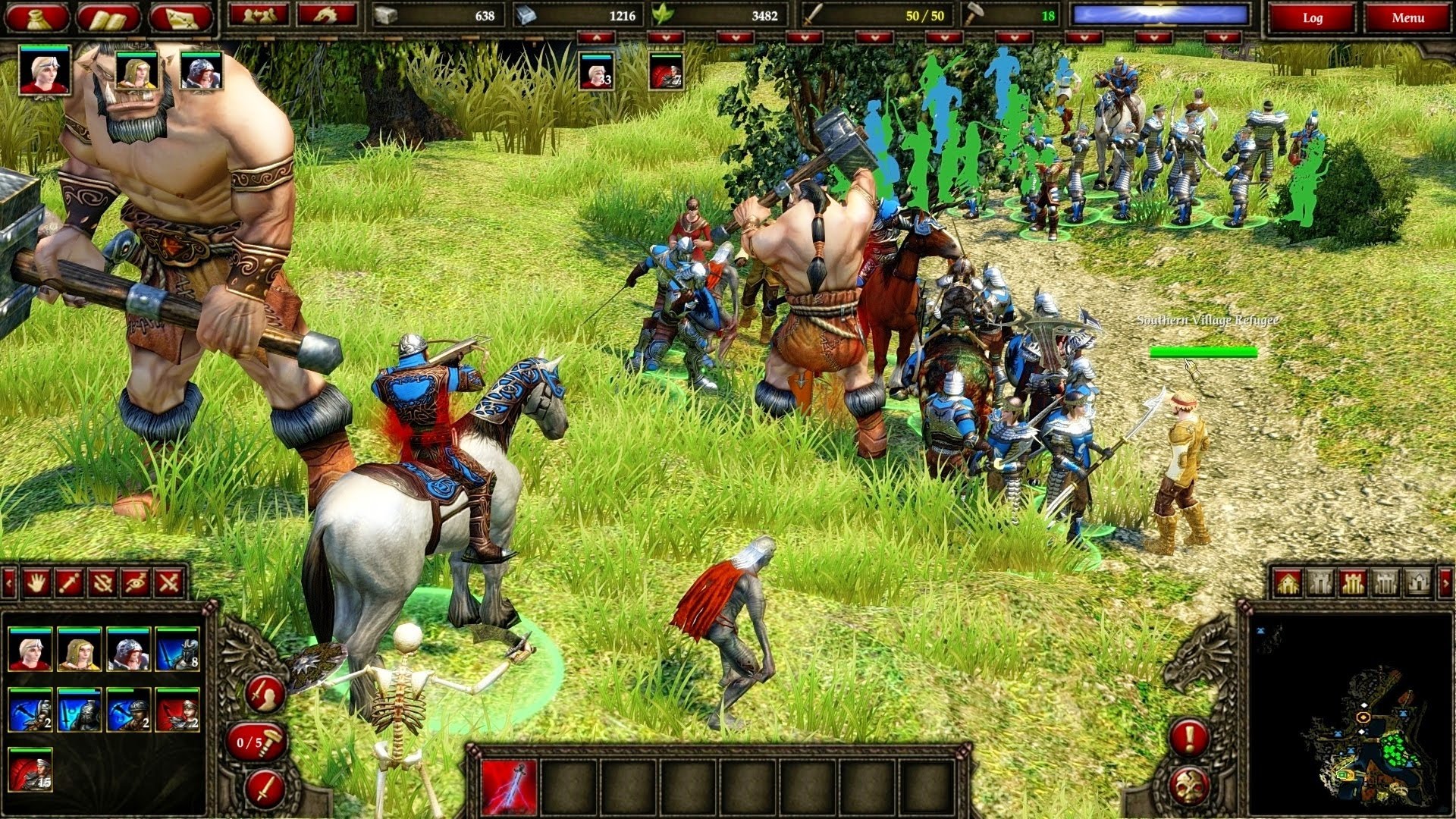
Task: Select the hand Move command
Action: point(36,582)
